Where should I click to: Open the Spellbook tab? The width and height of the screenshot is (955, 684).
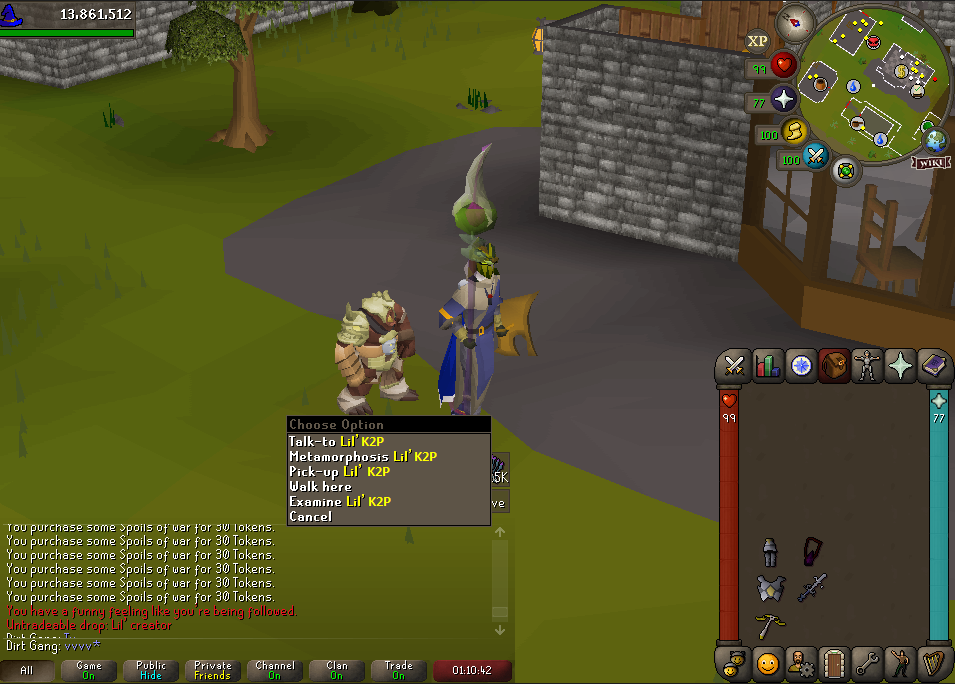[x=934, y=366]
